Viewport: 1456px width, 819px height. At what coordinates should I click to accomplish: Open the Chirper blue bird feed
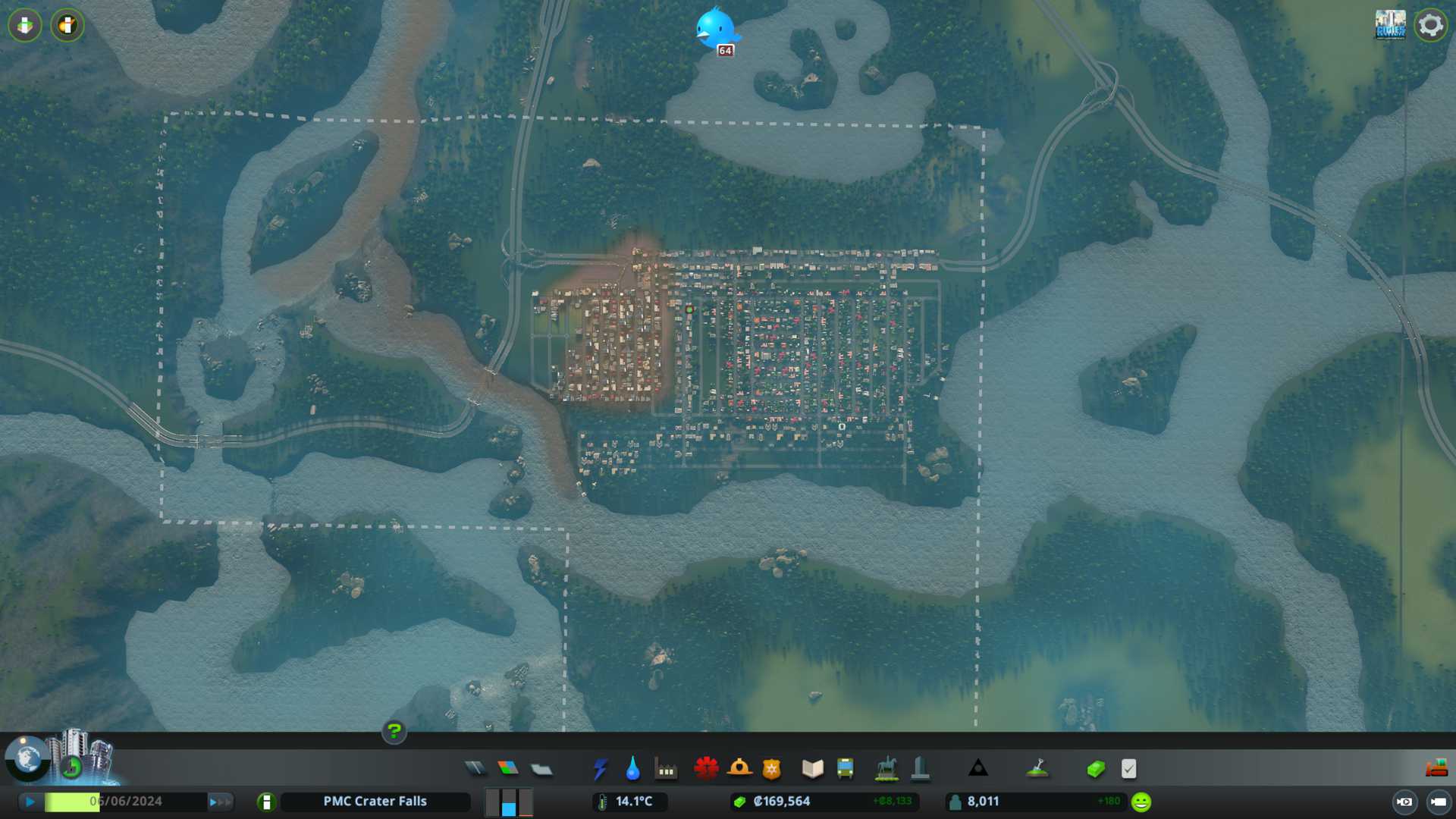715,29
